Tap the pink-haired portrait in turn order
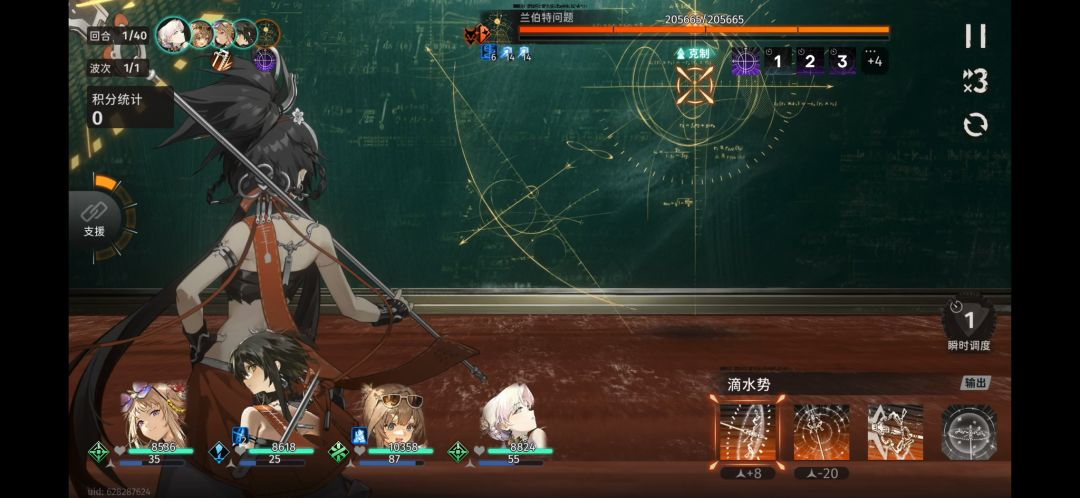The height and width of the screenshot is (498, 1080). tap(174, 34)
